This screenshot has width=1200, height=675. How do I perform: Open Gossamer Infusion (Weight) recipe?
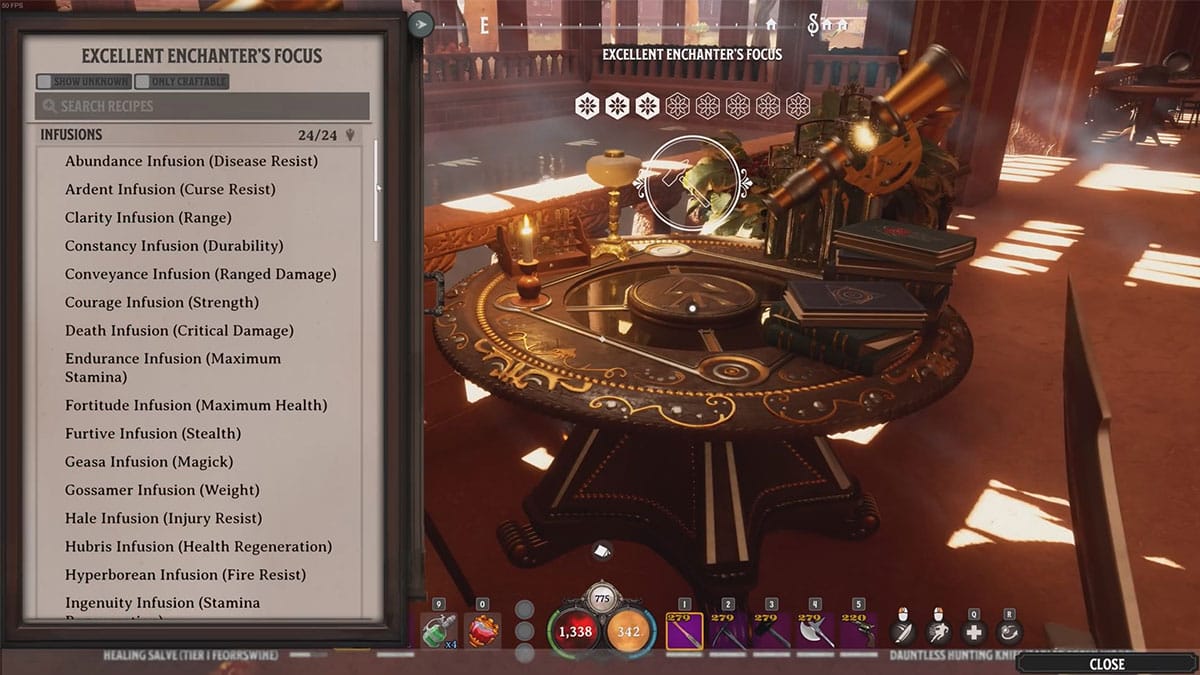tap(162, 490)
